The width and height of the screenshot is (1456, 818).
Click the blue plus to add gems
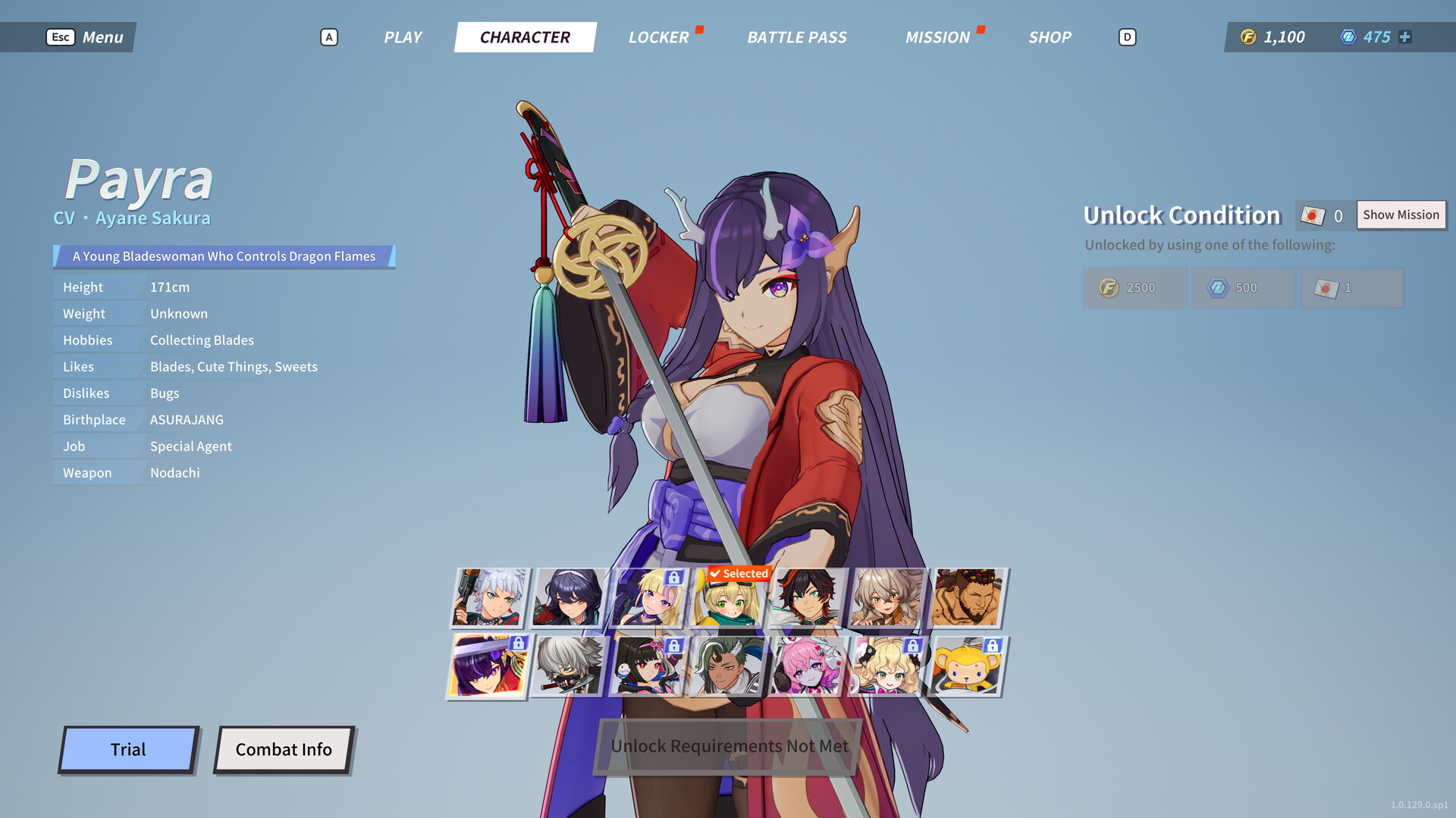pos(1405,37)
